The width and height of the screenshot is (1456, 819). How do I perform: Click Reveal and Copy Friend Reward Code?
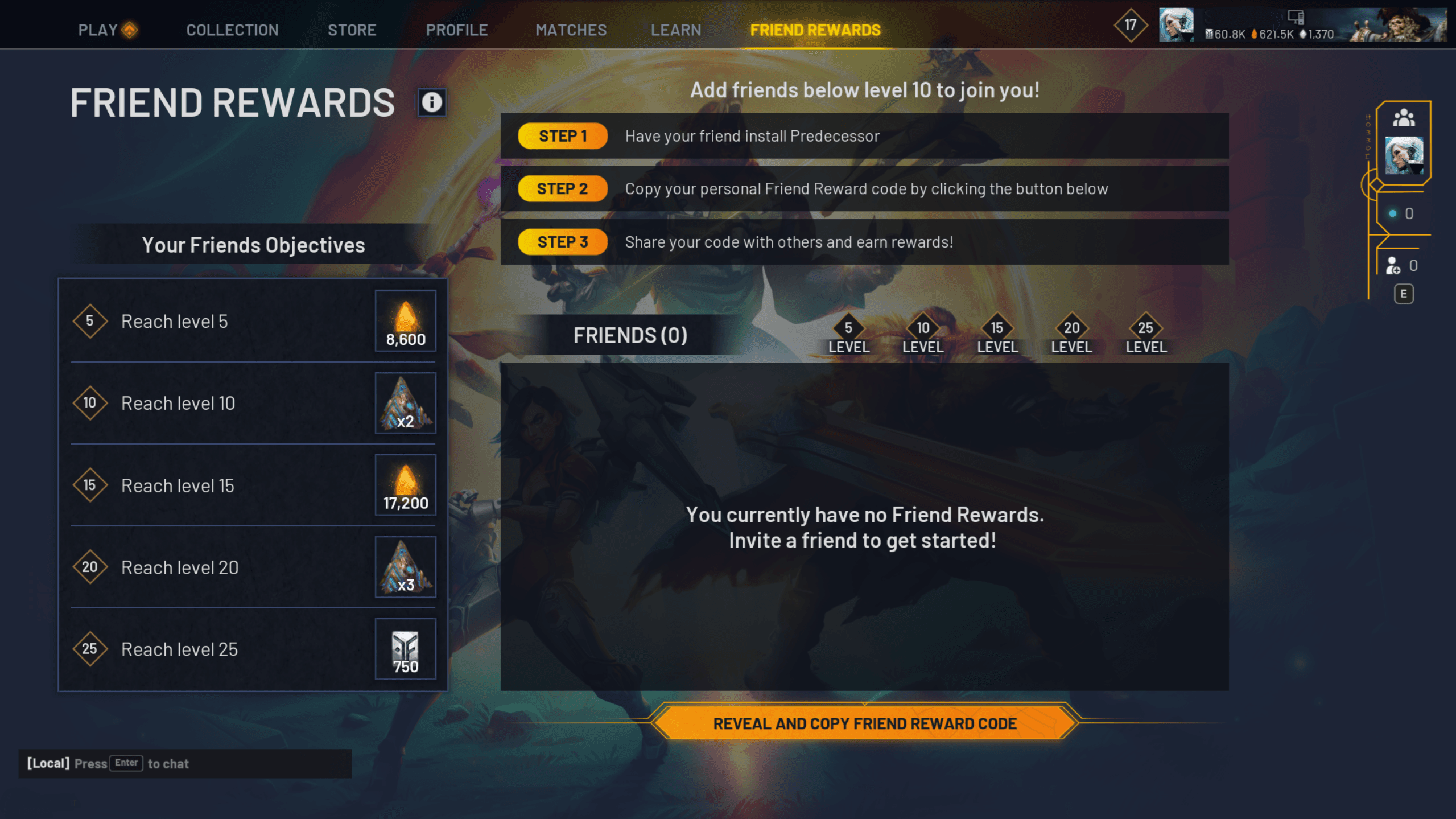pos(864,723)
